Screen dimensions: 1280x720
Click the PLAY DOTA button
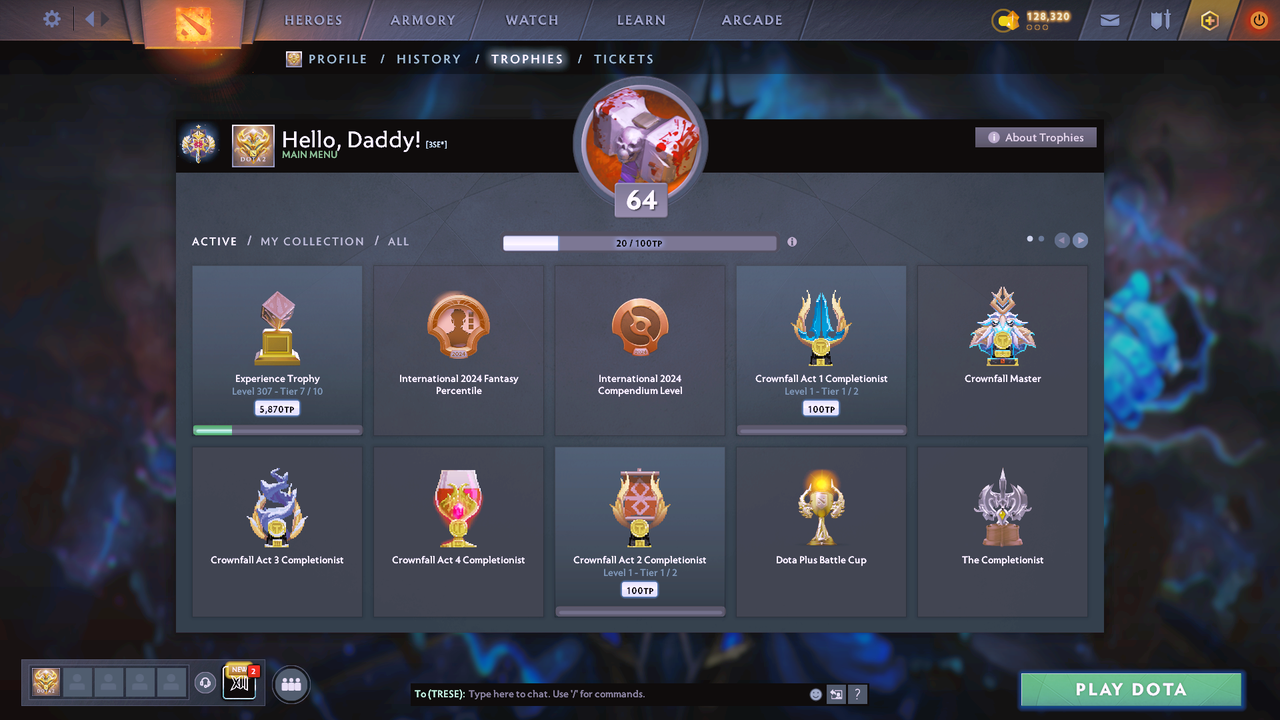click(x=1130, y=689)
